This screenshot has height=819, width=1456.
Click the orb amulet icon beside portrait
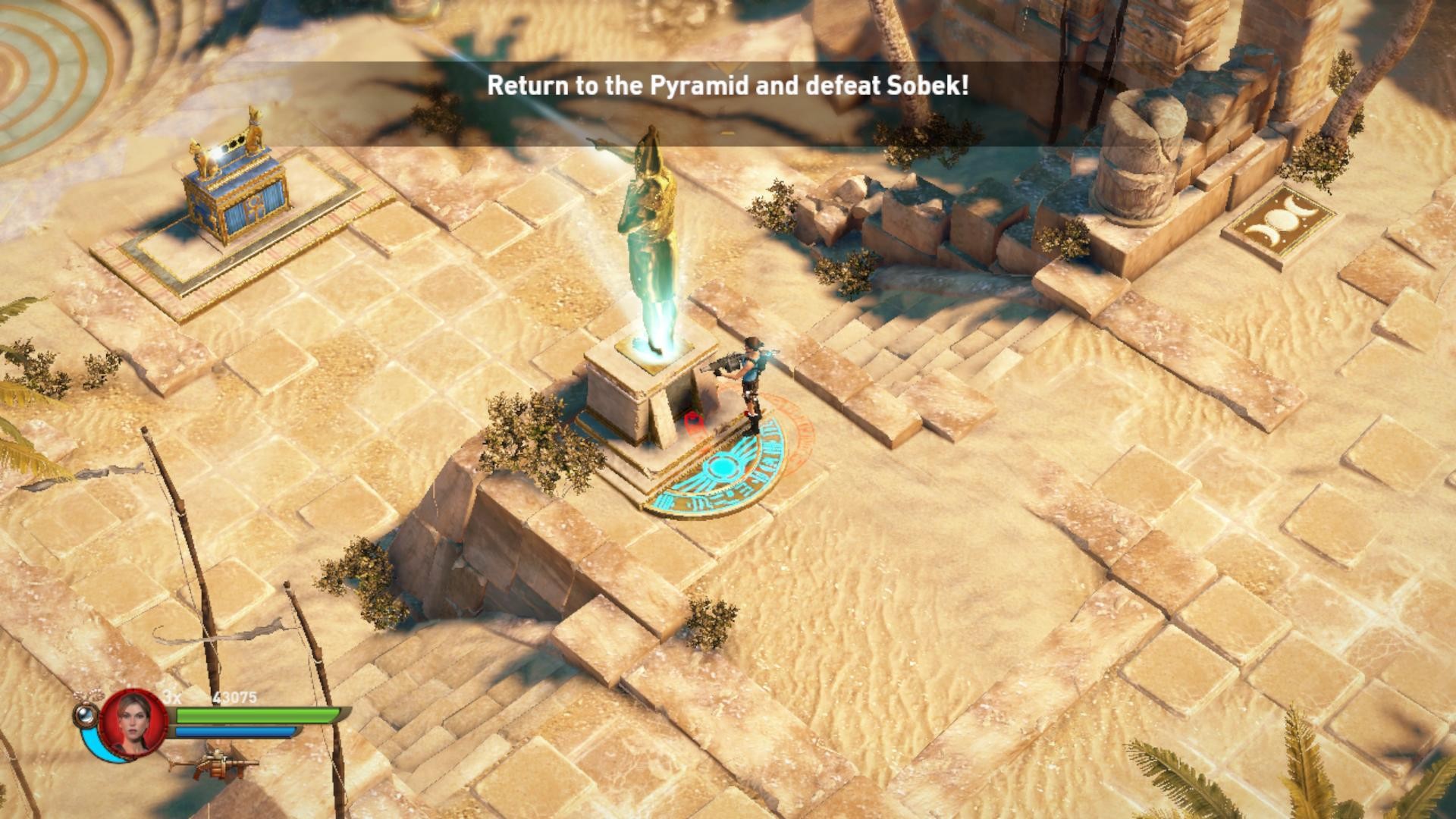click(86, 714)
